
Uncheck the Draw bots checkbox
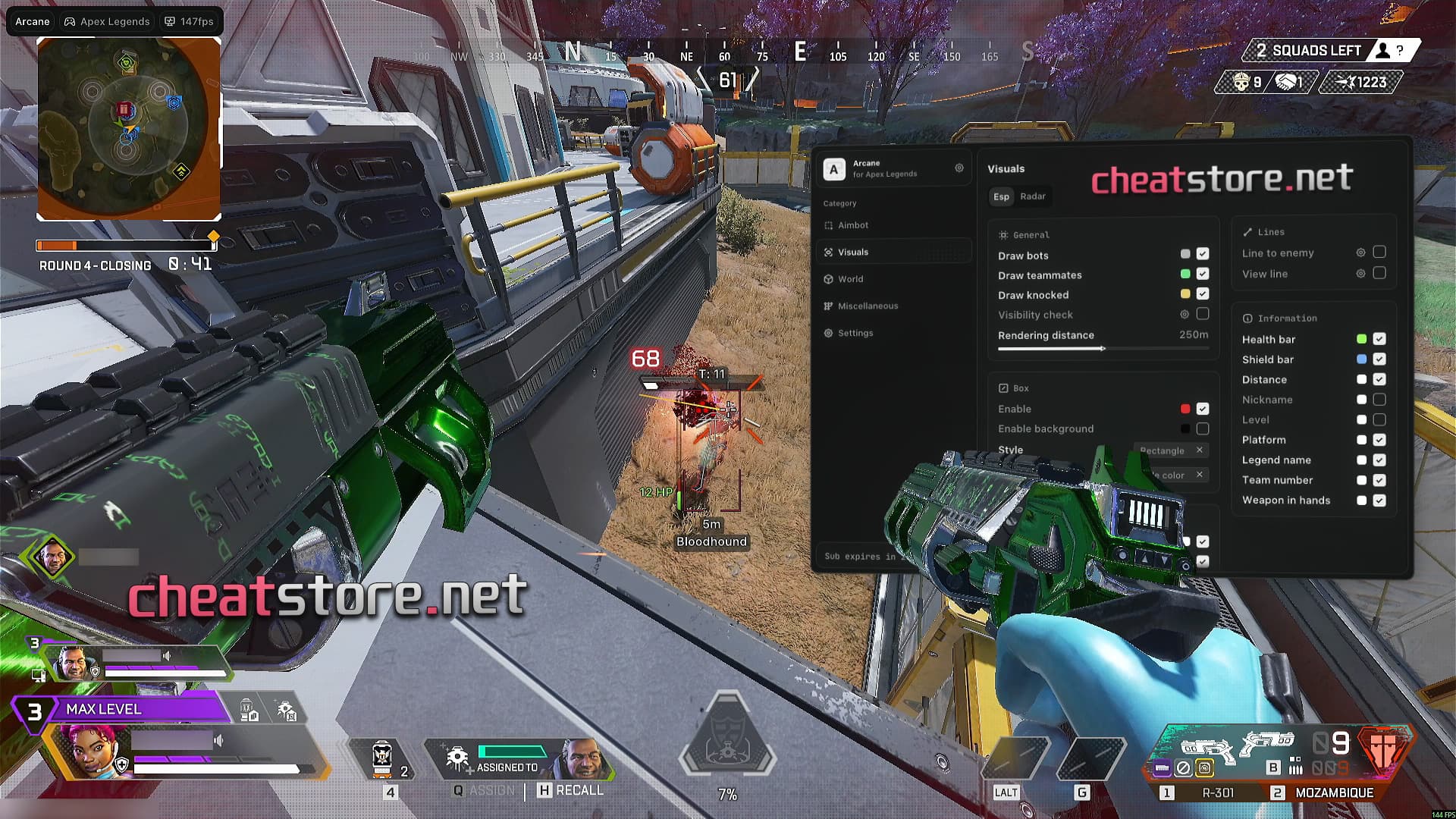tap(1202, 254)
